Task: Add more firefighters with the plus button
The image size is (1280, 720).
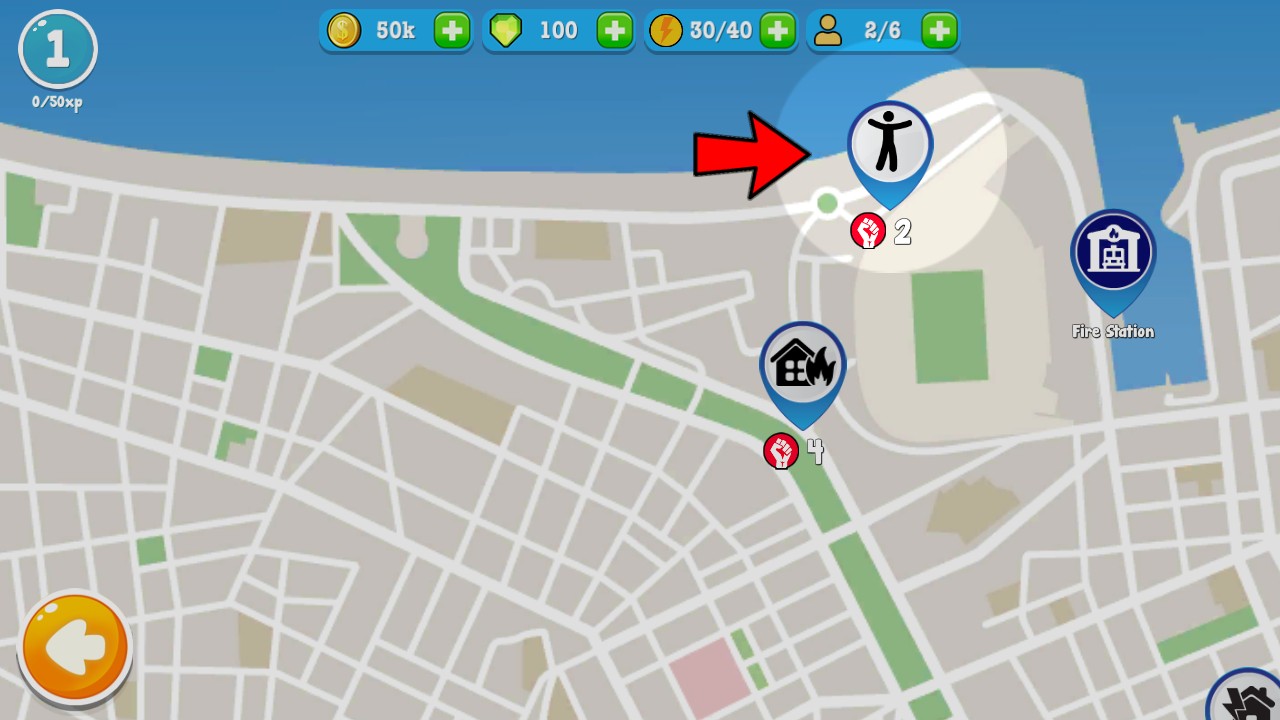Action: pos(939,31)
